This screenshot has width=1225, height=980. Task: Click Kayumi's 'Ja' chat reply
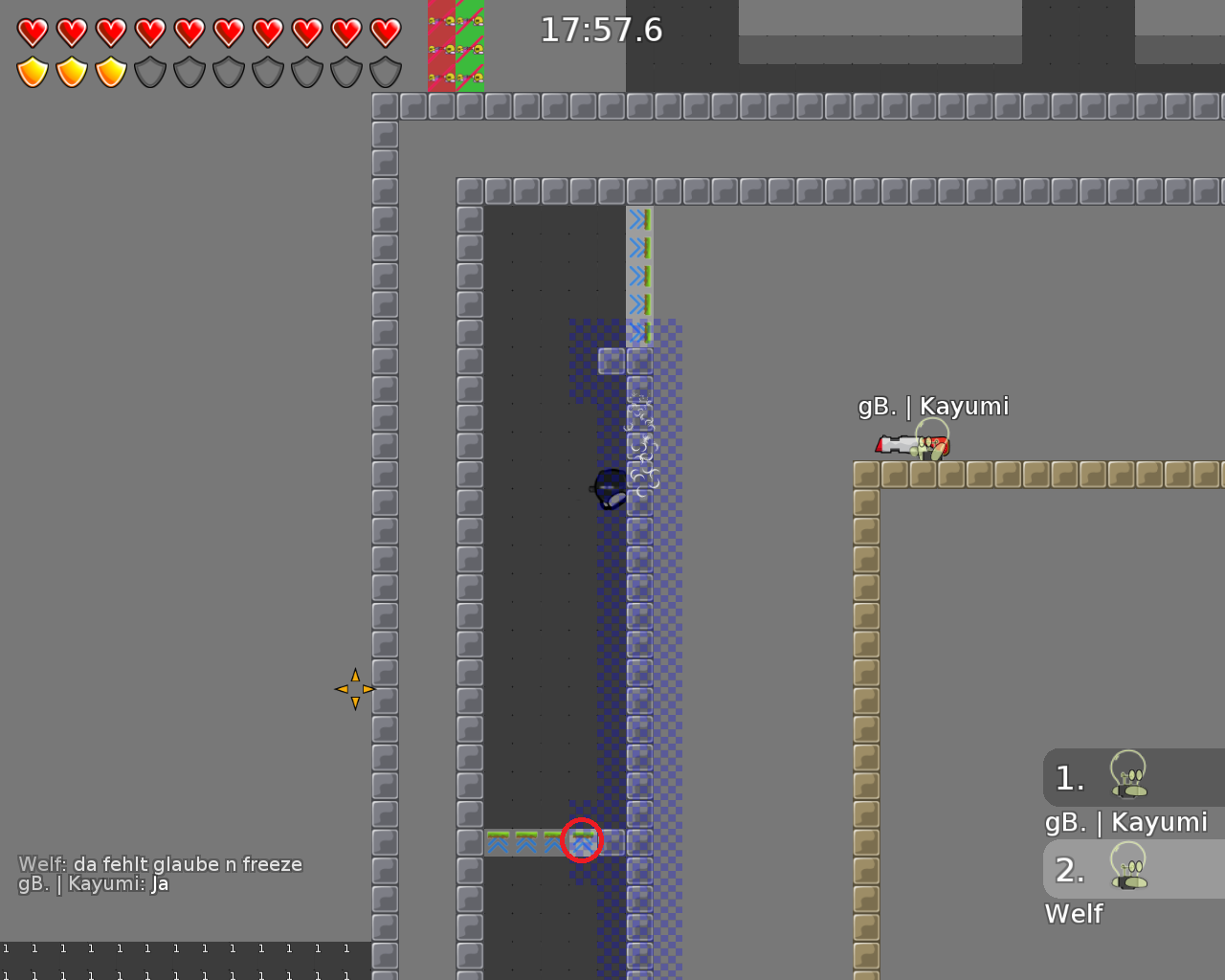click(91, 884)
